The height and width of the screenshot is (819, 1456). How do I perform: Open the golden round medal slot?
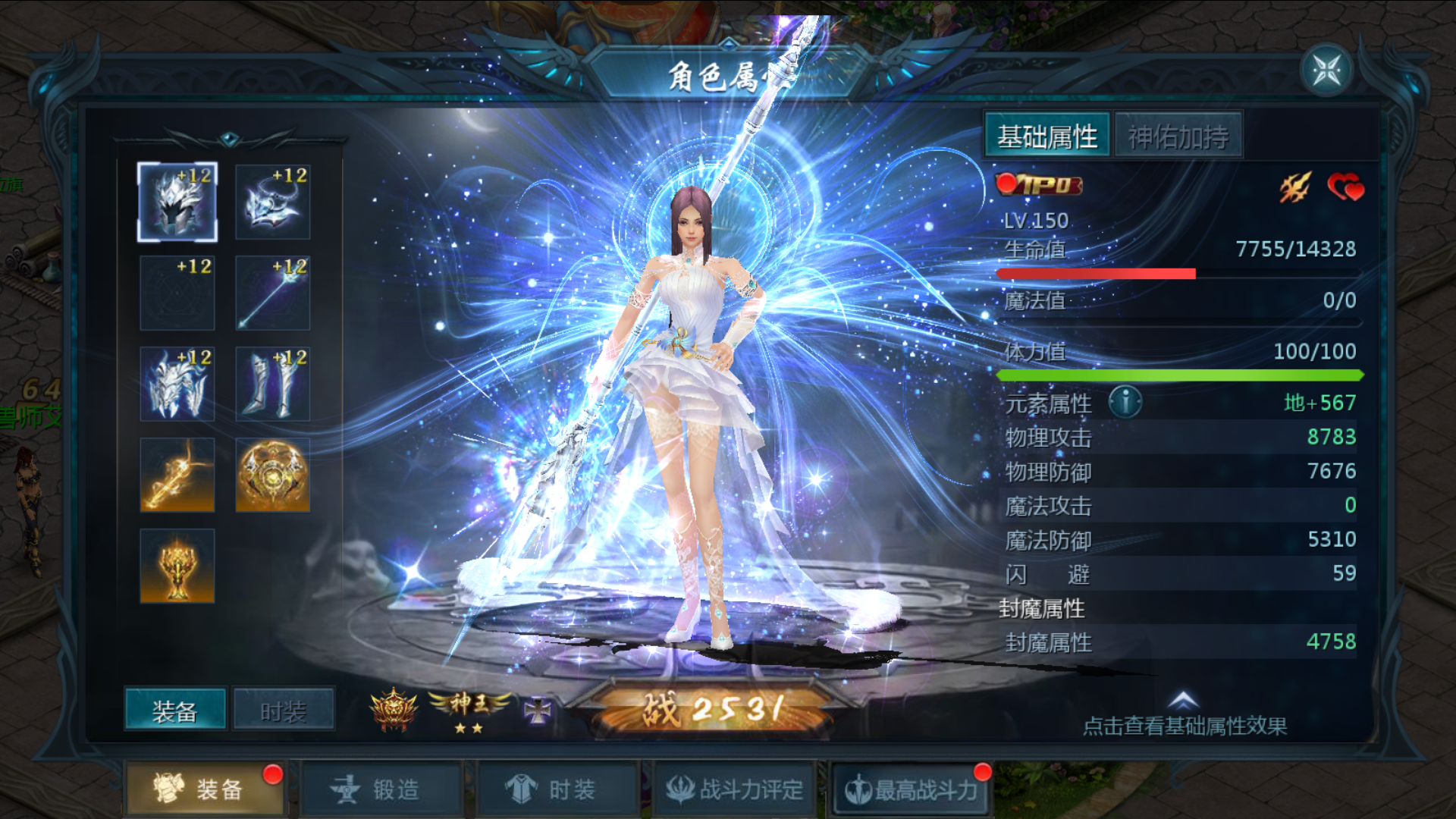pyautogui.click(x=273, y=475)
